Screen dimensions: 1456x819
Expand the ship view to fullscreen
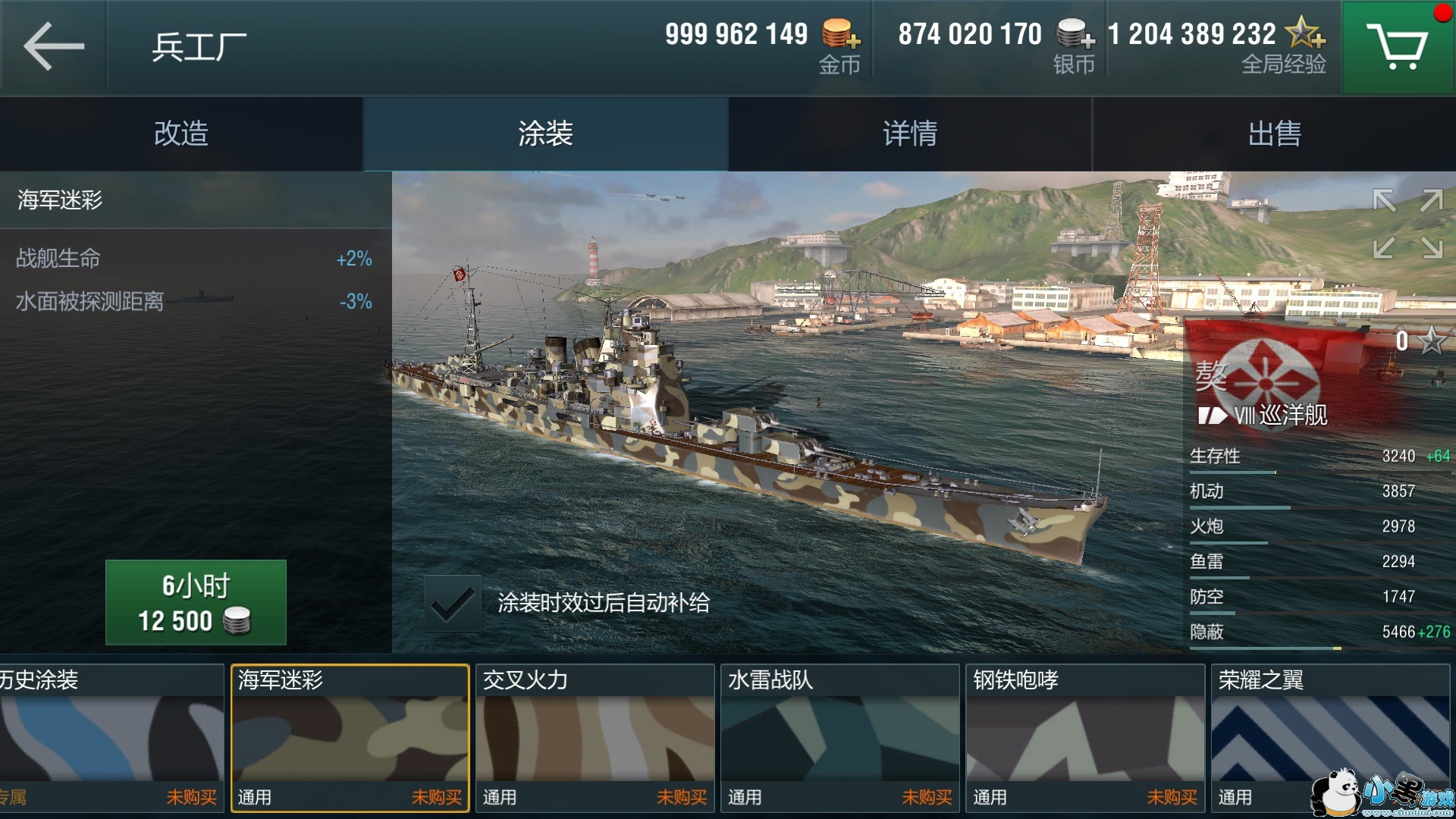[x=1407, y=224]
